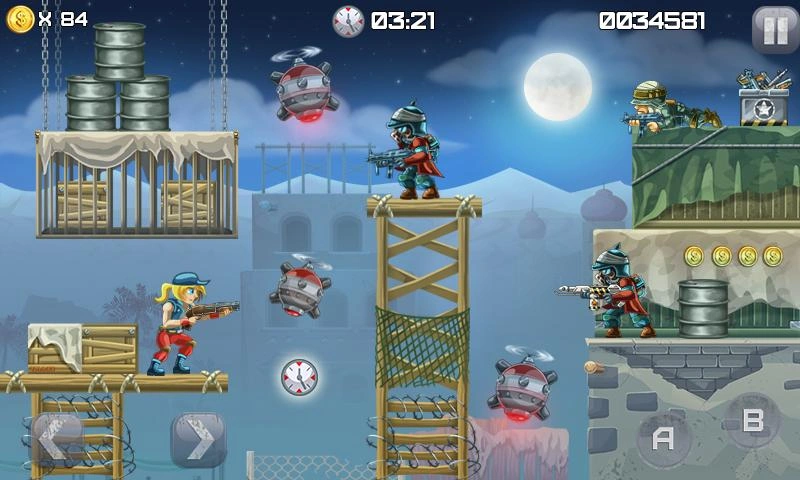Pause the game with the pause button
The height and width of the screenshot is (480, 800).
[x=775, y=29]
